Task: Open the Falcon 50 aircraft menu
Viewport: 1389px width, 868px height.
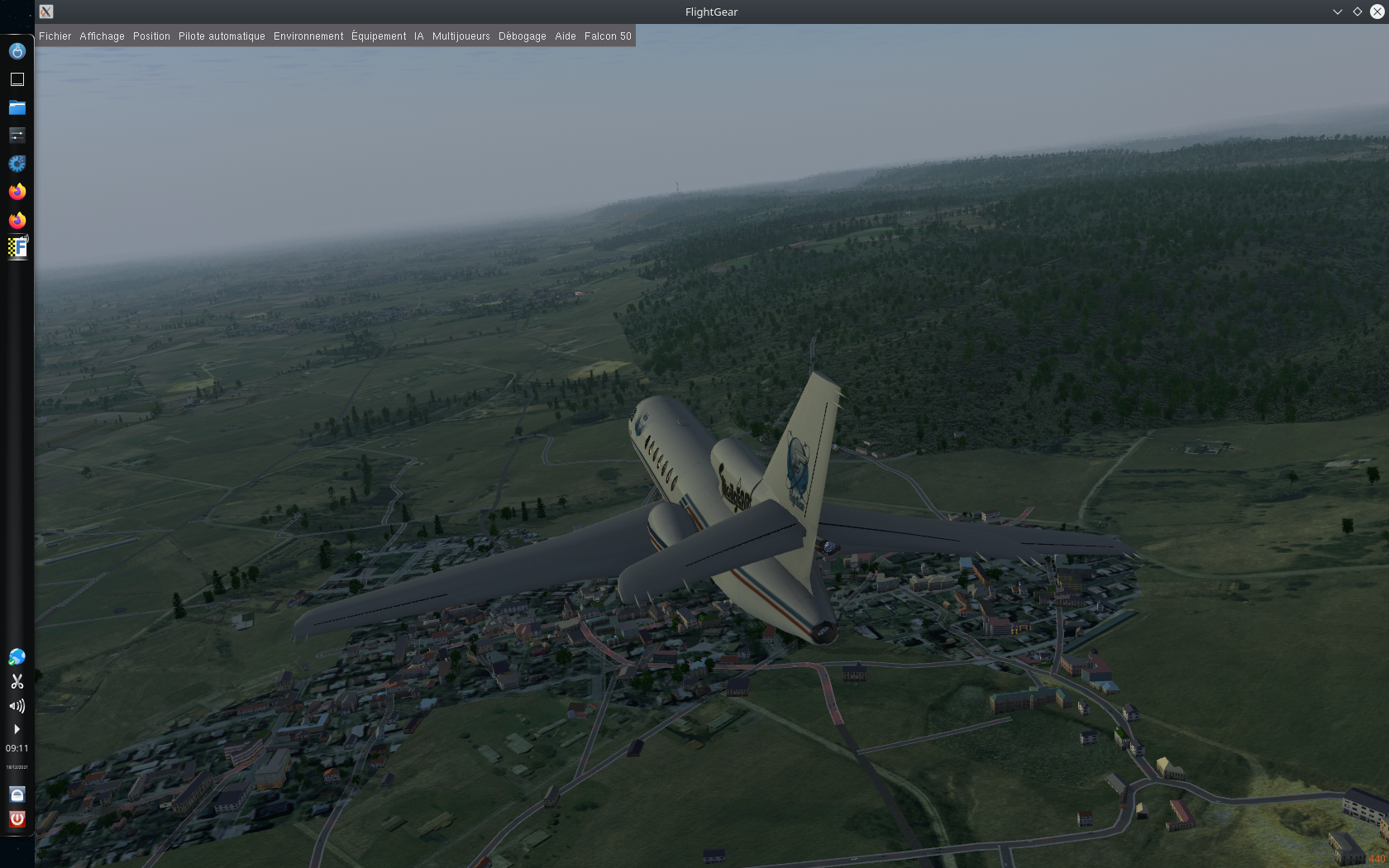Action: 608,36
